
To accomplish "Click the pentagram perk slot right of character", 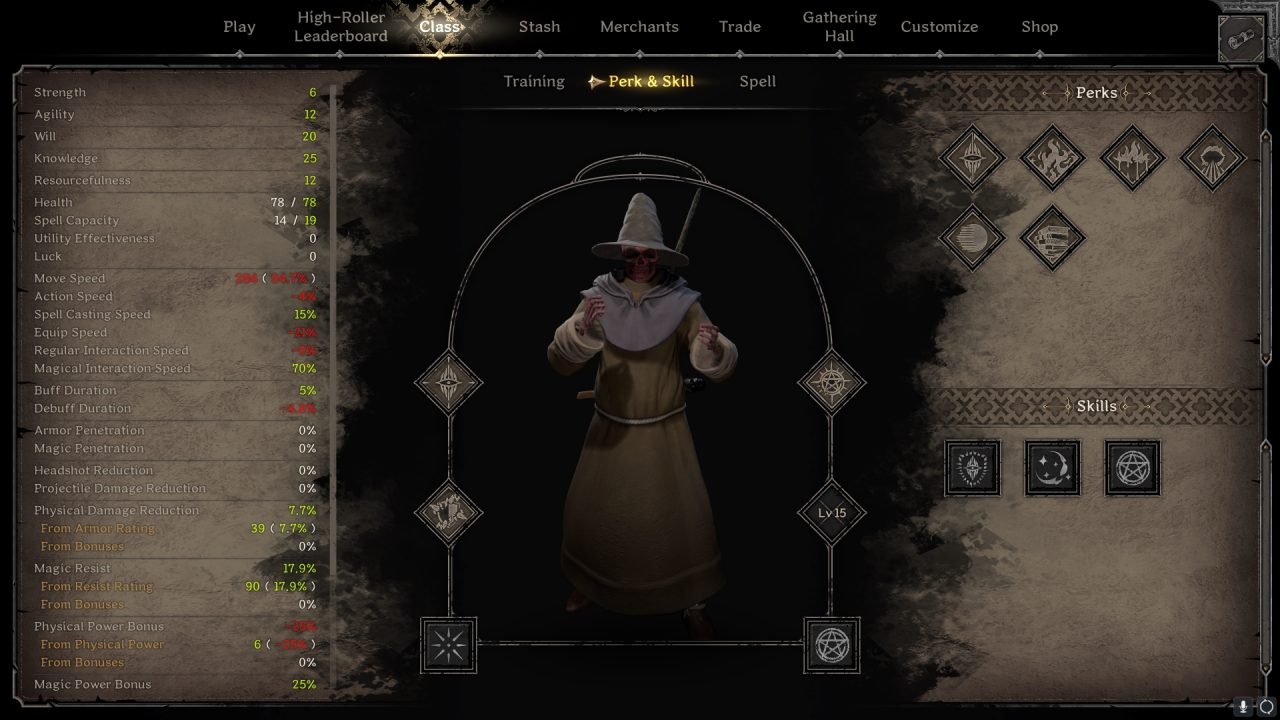I will click(831, 383).
